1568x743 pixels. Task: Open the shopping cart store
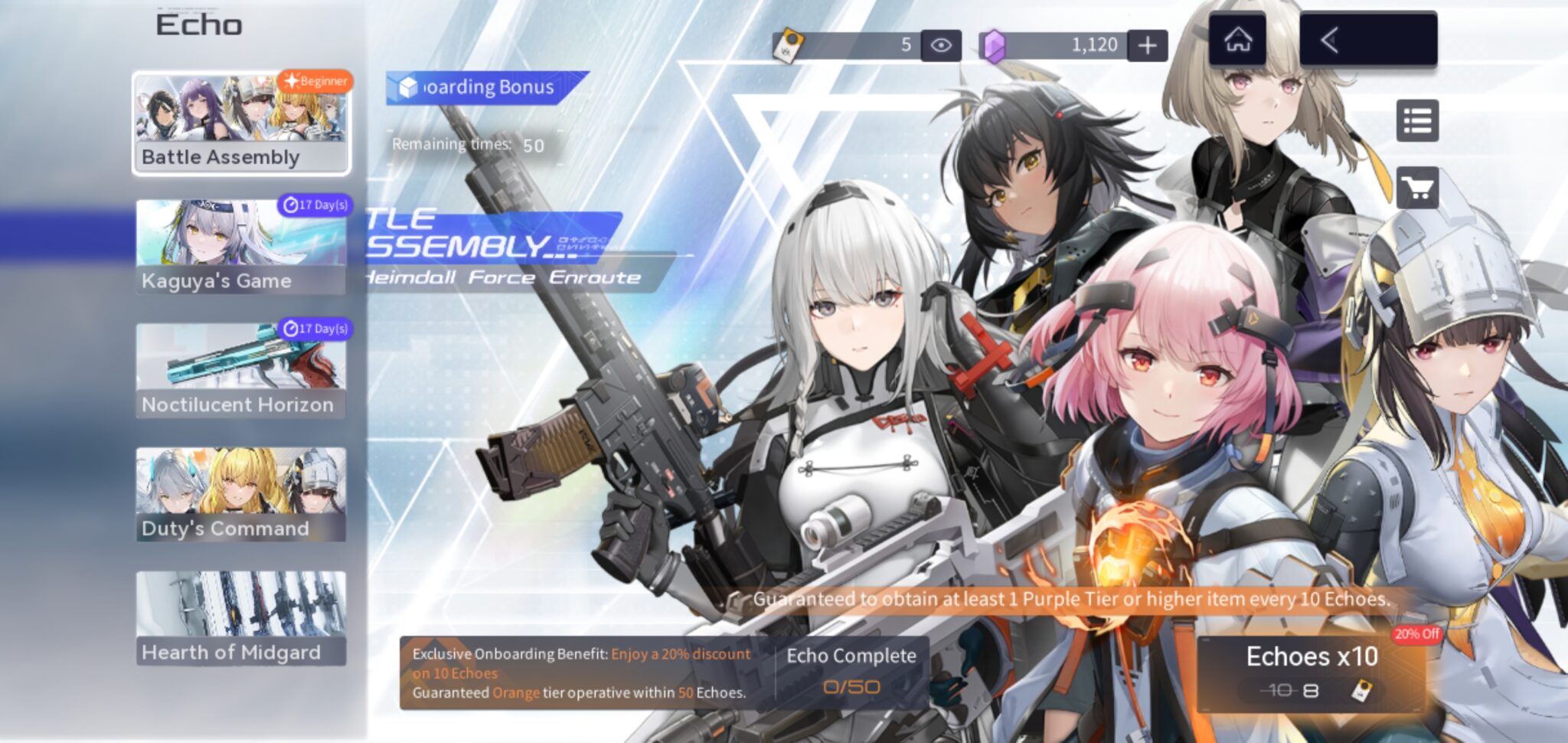point(1417,188)
